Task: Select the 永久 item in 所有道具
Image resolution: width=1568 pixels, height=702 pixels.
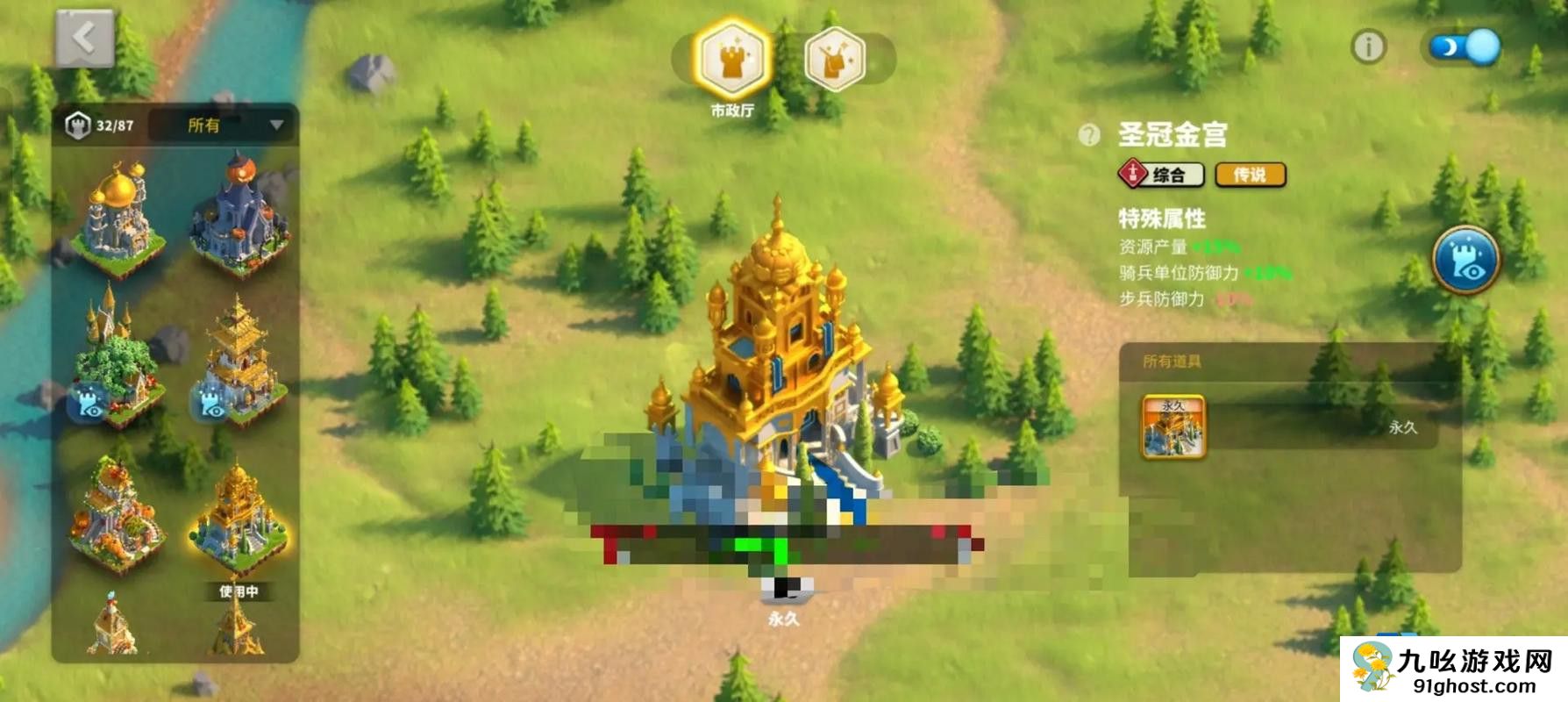Action: coord(1173,426)
